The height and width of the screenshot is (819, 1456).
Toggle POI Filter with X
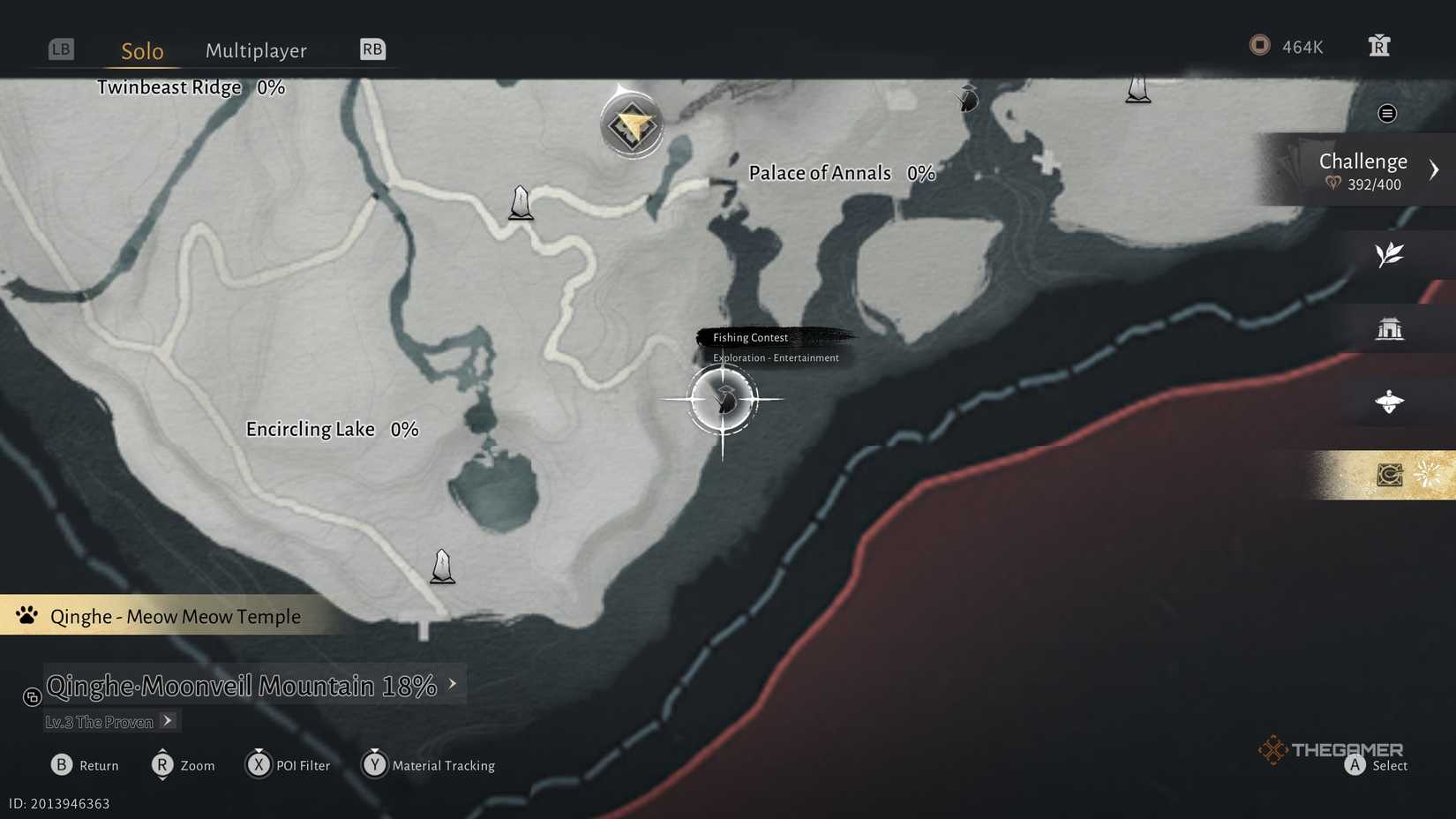259,765
